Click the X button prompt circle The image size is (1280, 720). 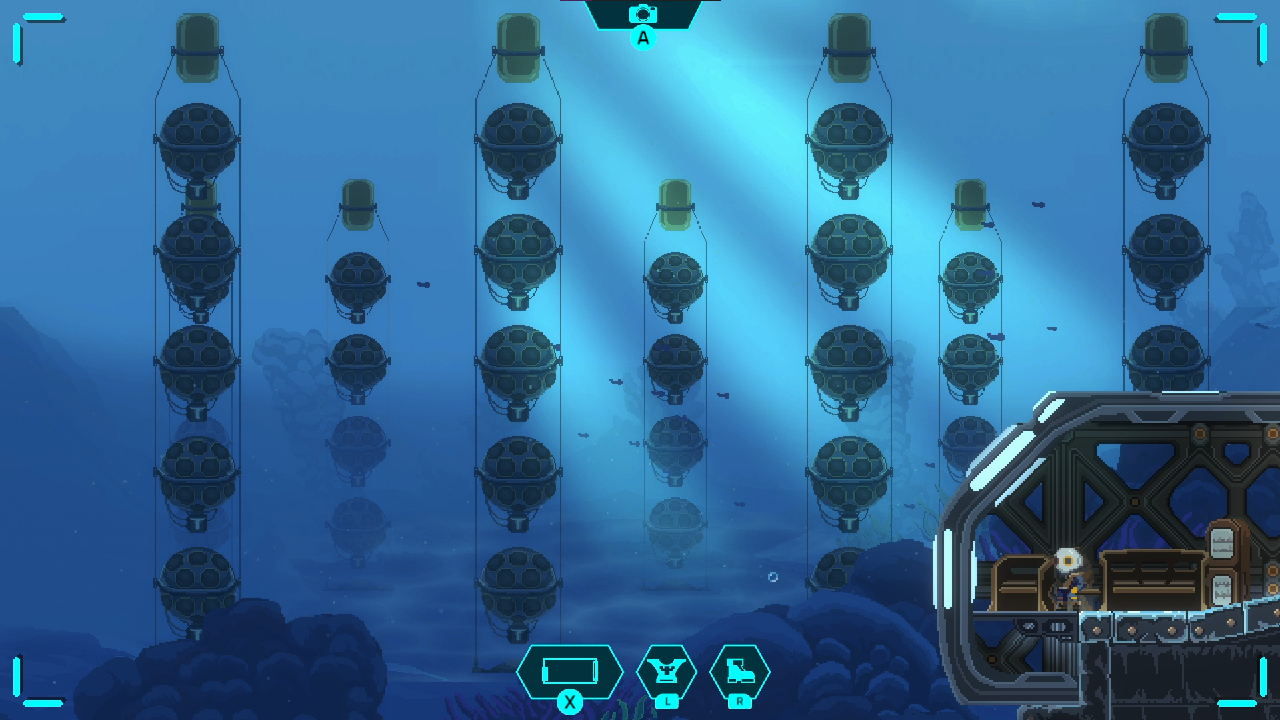click(571, 703)
